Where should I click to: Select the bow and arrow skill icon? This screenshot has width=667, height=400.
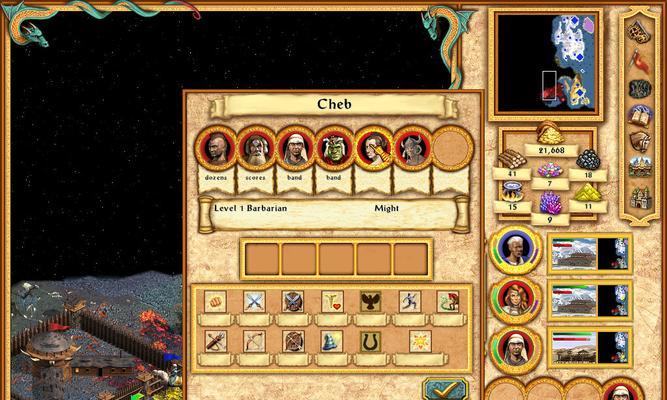pyautogui.click(x=254, y=341)
